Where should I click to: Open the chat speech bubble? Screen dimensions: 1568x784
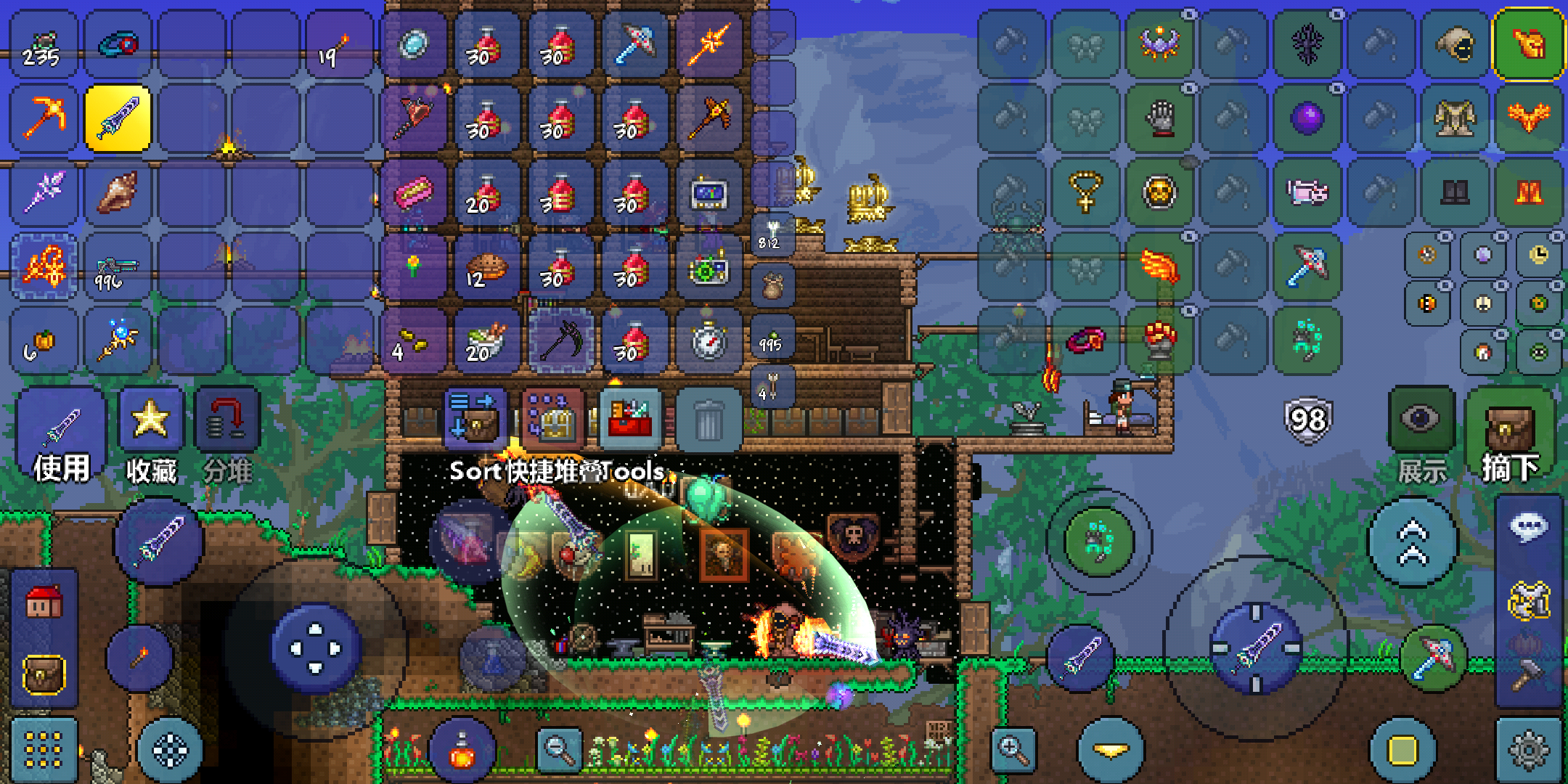(1528, 526)
